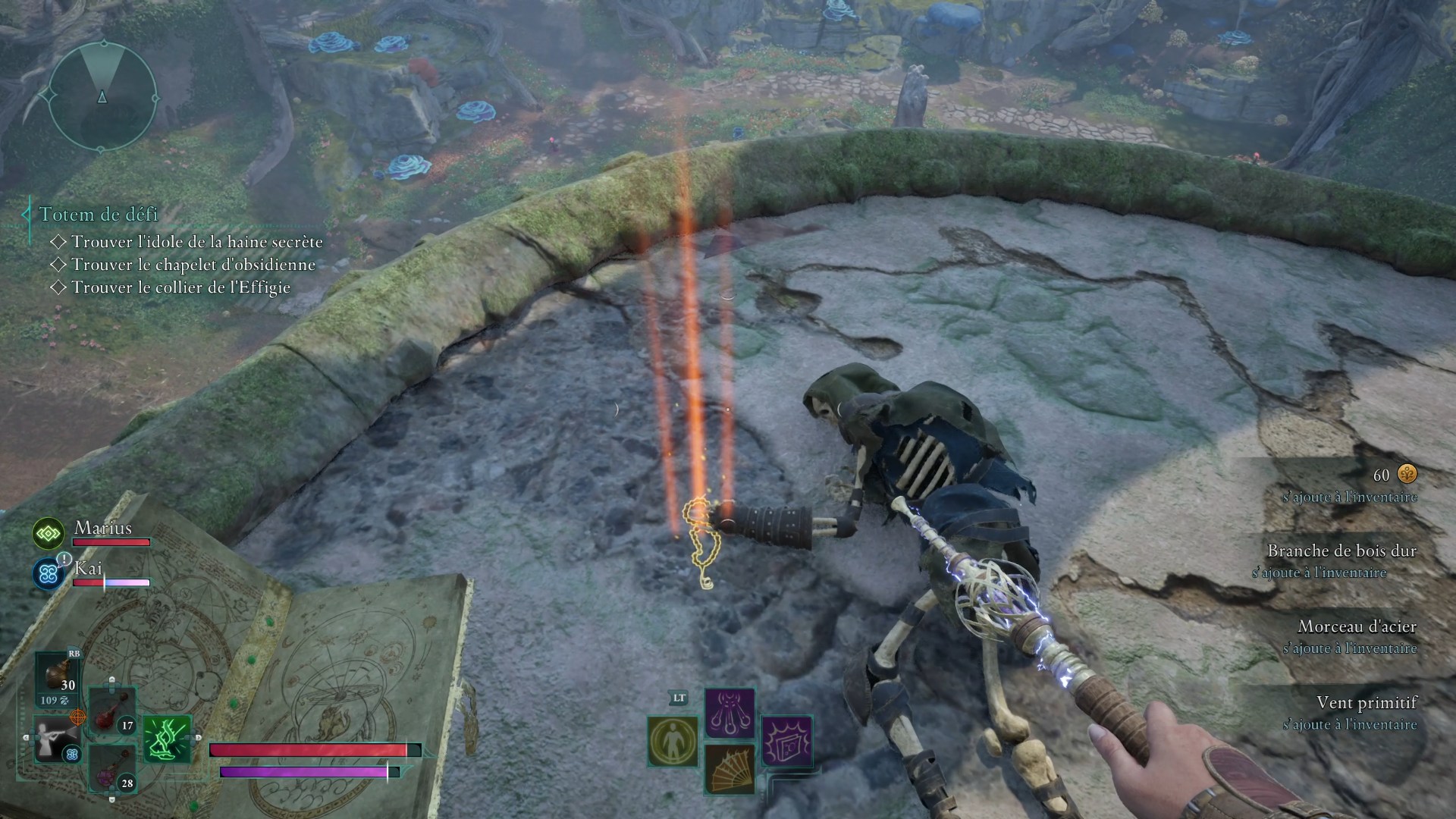This screenshot has height=819, width=1456.
Task: Activate the purple glowing grimoire ability
Action: [786, 741]
